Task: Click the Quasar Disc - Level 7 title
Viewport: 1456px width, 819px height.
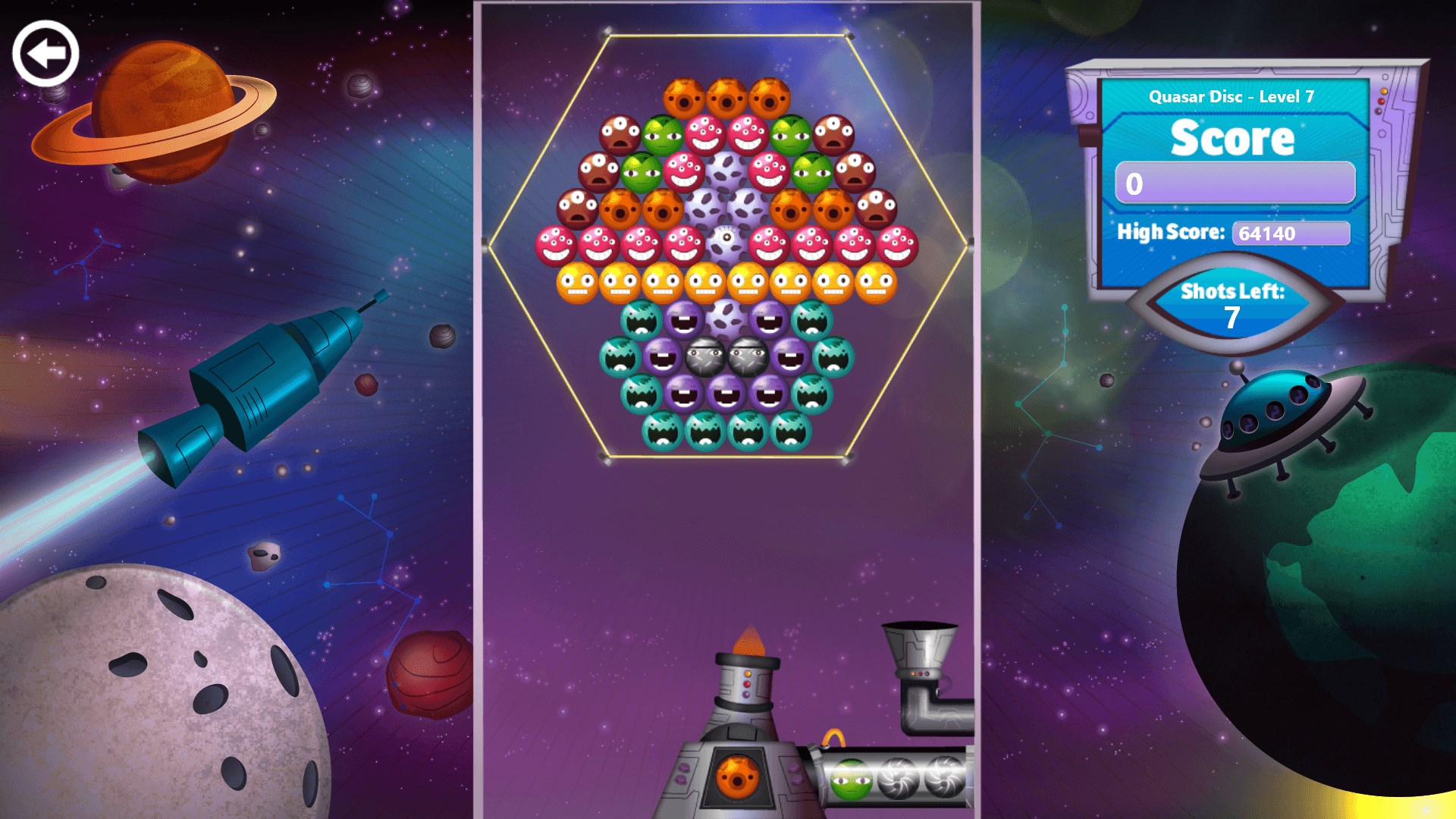Action: [x=1232, y=98]
